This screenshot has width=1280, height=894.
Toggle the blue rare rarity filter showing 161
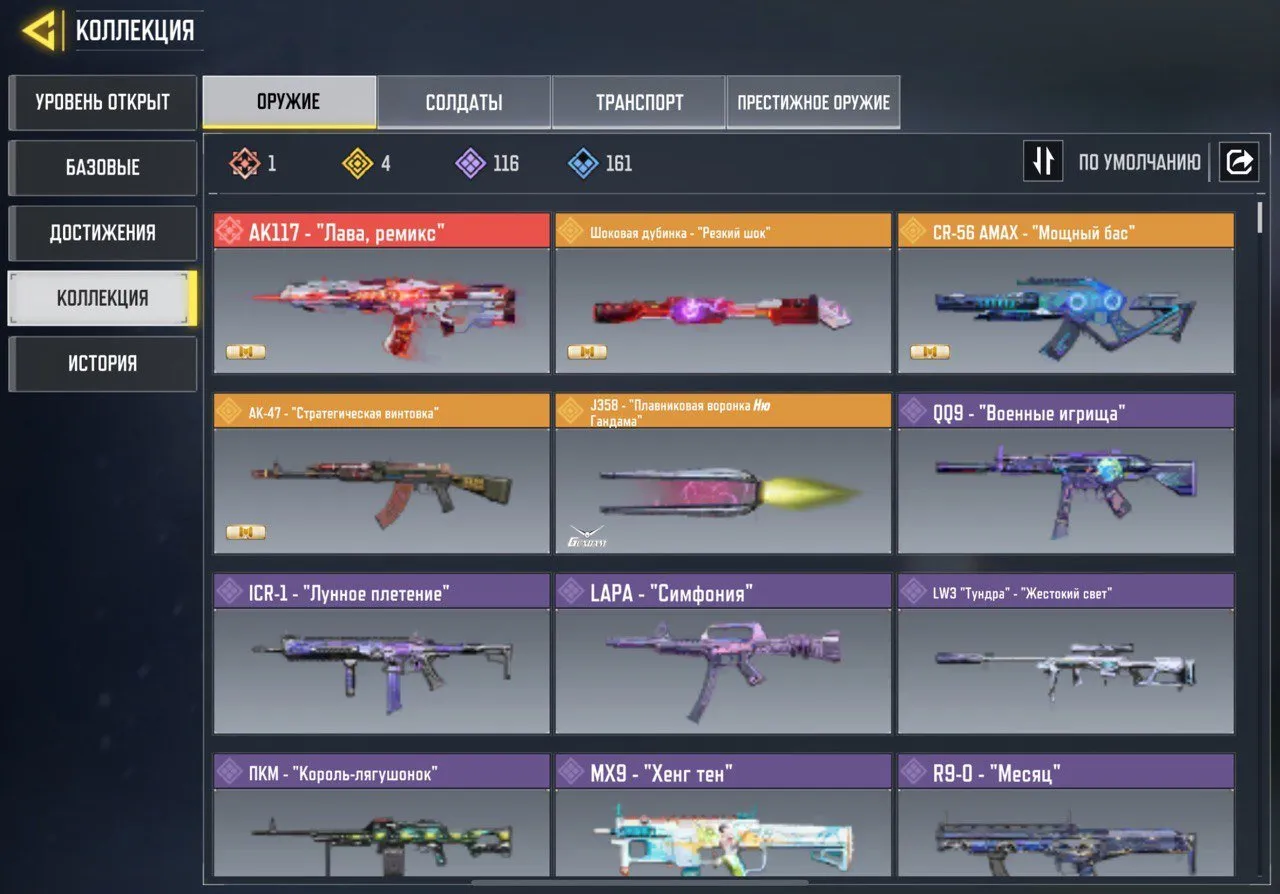point(582,163)
